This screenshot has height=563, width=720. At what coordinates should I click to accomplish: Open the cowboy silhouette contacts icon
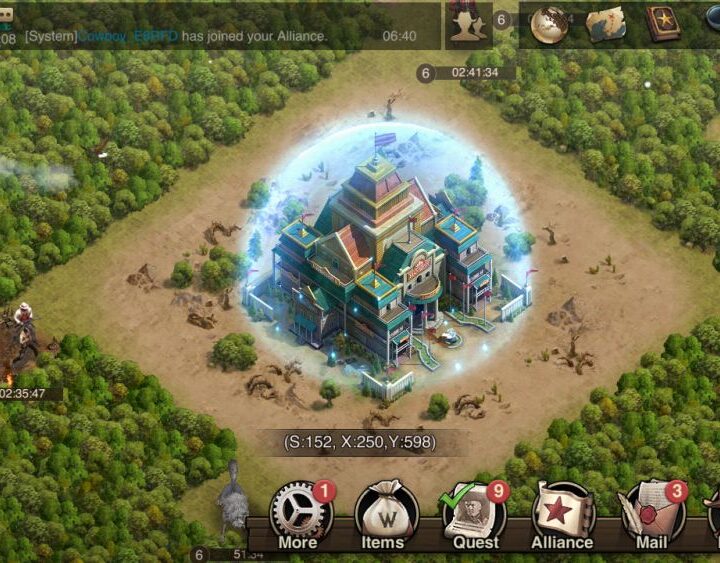468,25
